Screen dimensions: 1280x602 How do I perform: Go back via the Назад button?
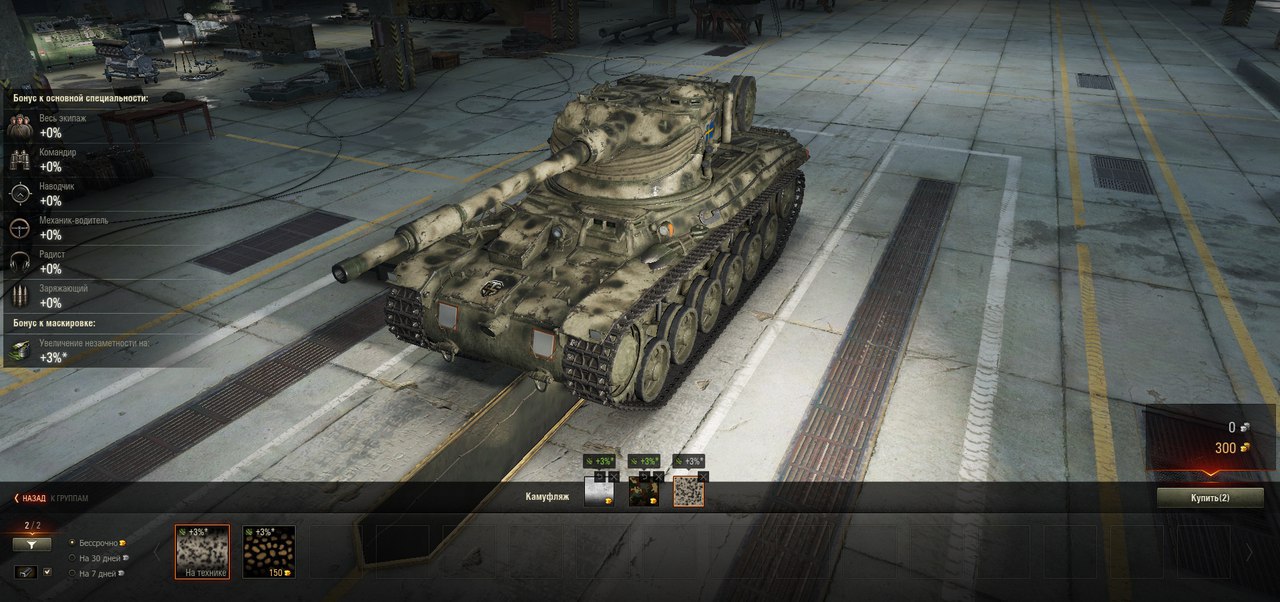point(30,497)
